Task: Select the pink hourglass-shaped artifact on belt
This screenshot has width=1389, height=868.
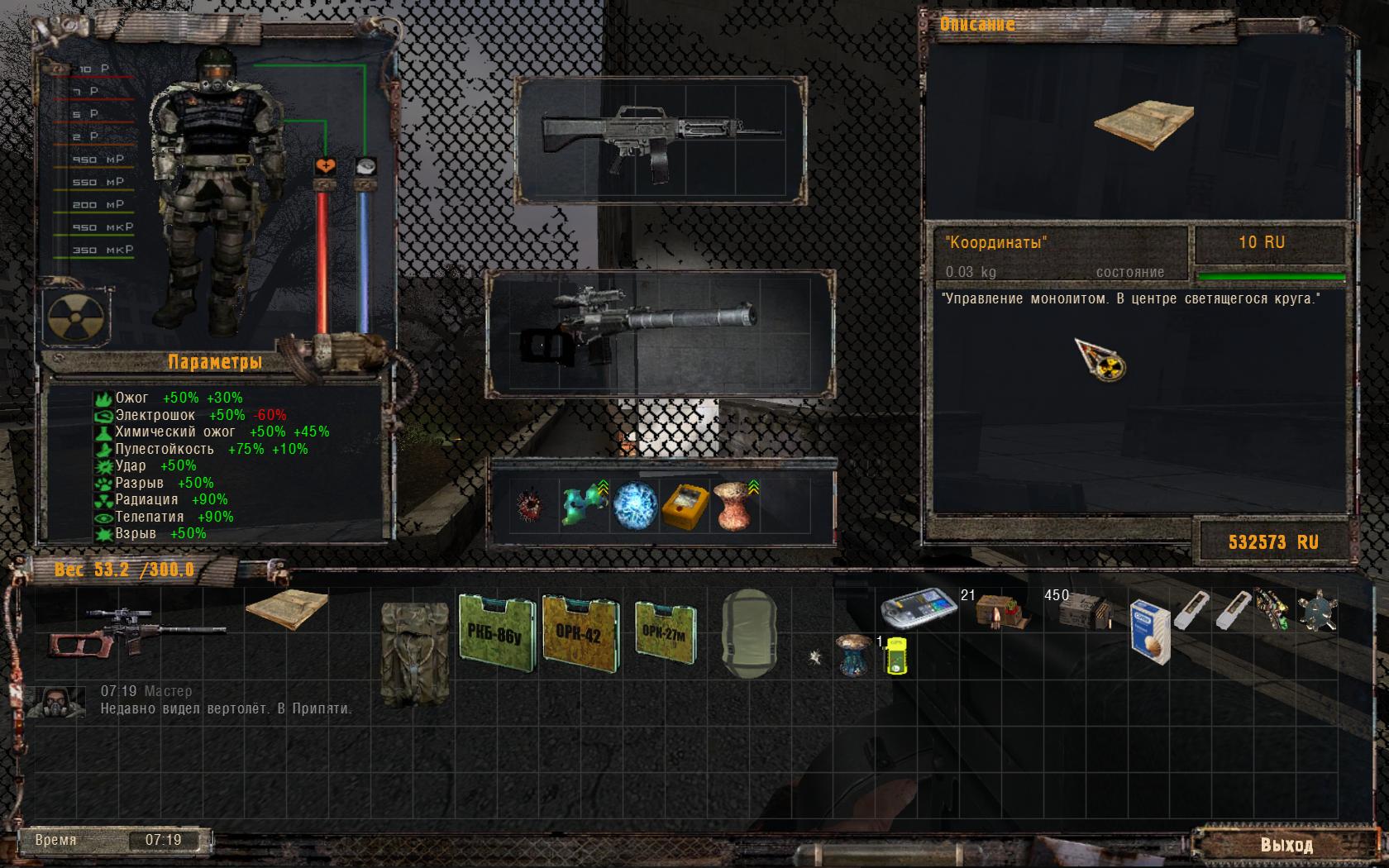Action: (734, 505)
